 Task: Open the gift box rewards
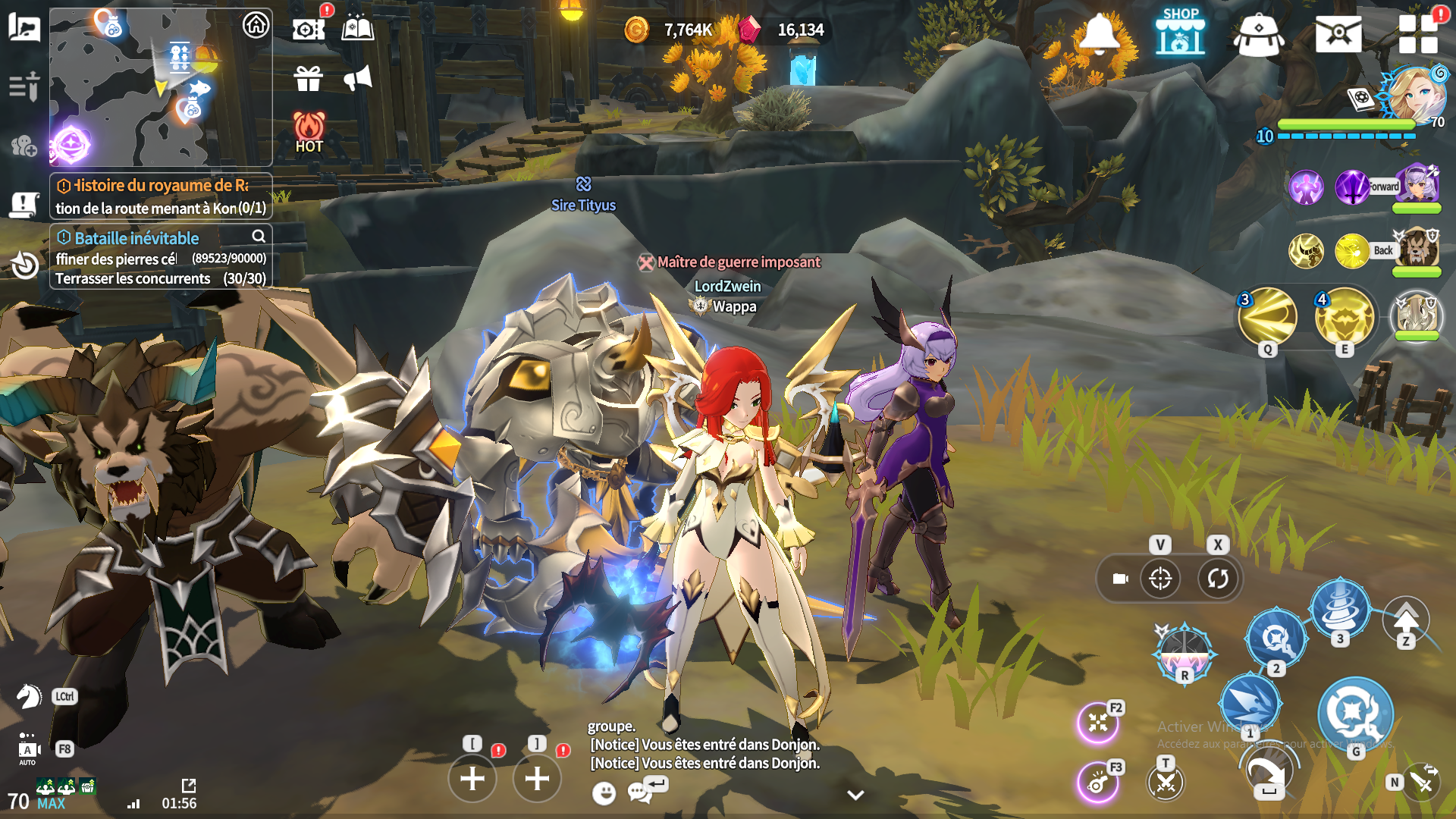pos(309,78)
